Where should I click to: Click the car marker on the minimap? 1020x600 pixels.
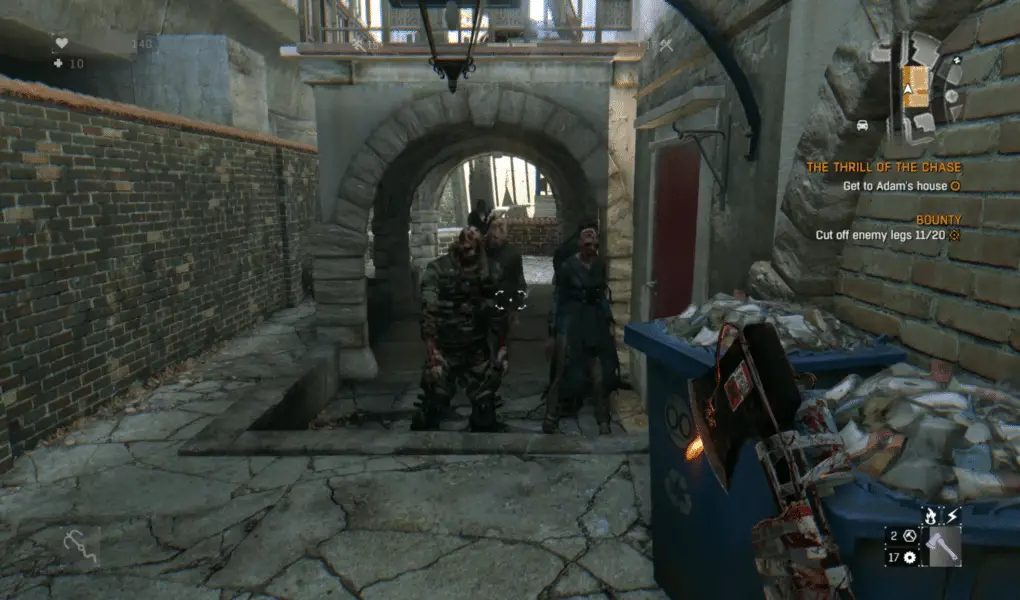tap(862, 125)
